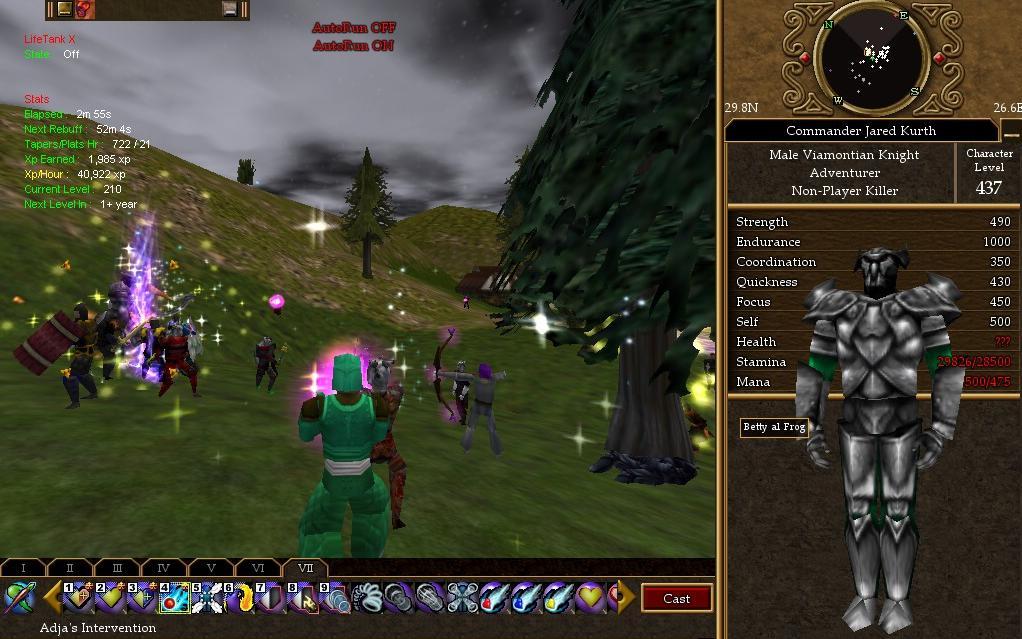Image resolution: width=1022 pixels, height=639 pixels.
Task: Open the red Decal plugin icon
Action: (86, 9)
